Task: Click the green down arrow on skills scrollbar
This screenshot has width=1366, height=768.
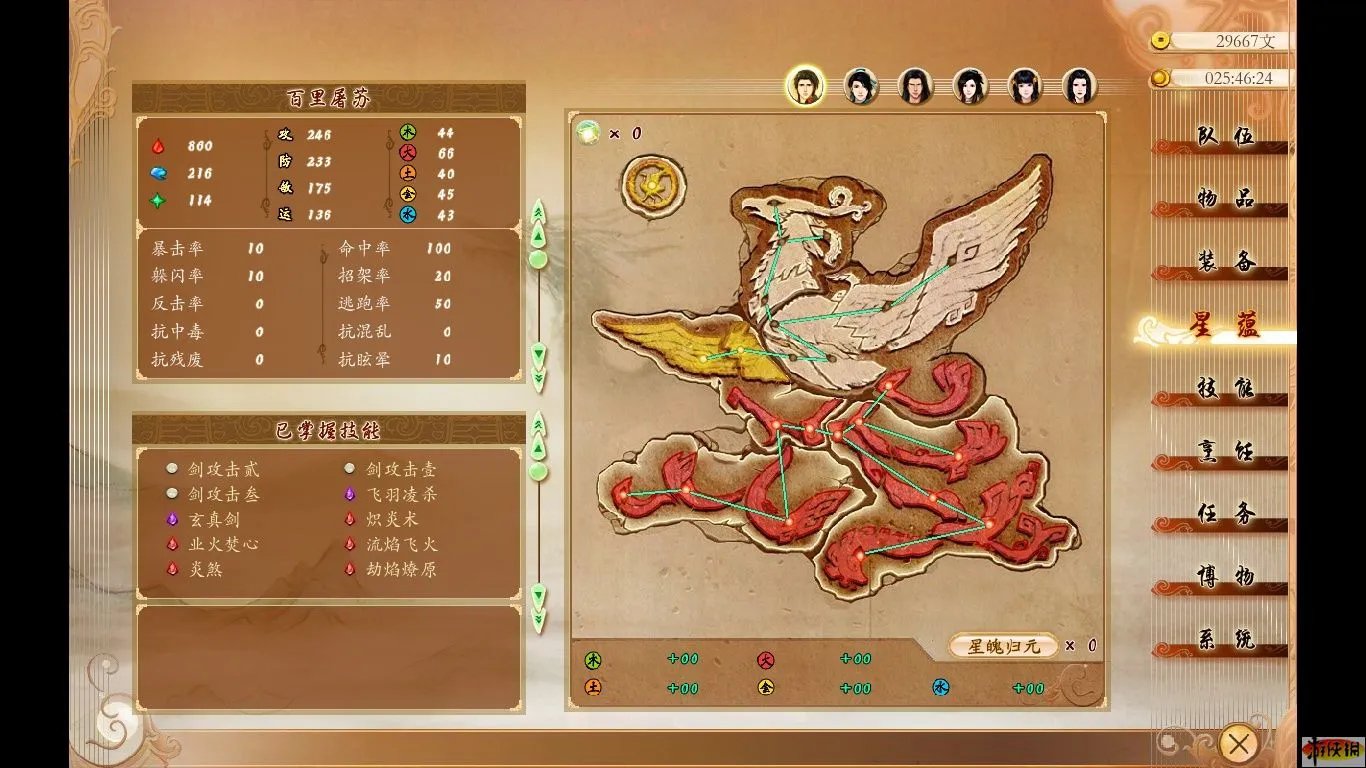Action: pos(538,594)
